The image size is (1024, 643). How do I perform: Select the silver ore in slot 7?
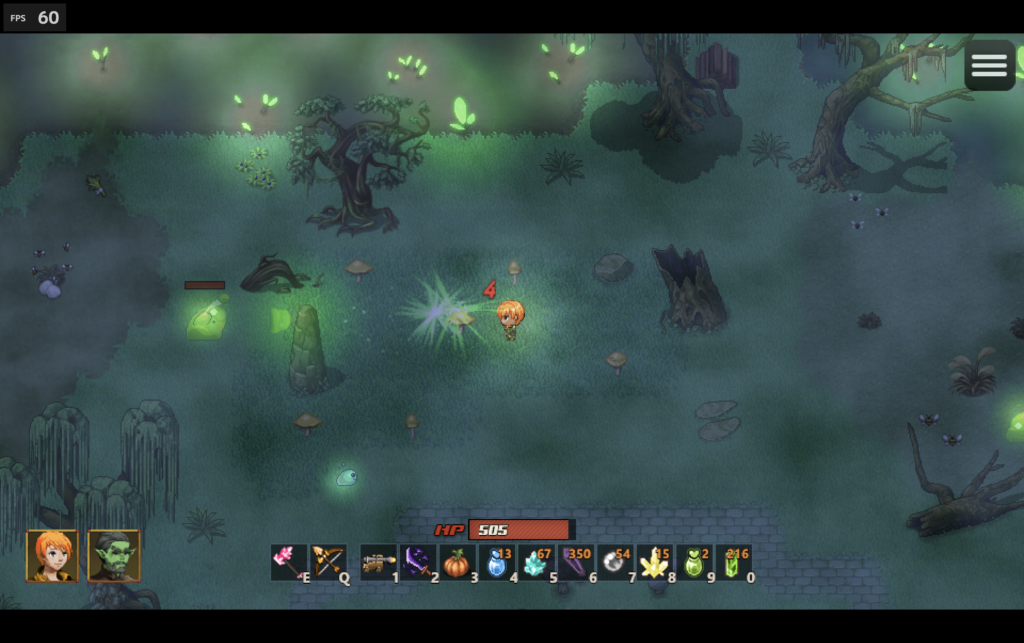(615, 562)
